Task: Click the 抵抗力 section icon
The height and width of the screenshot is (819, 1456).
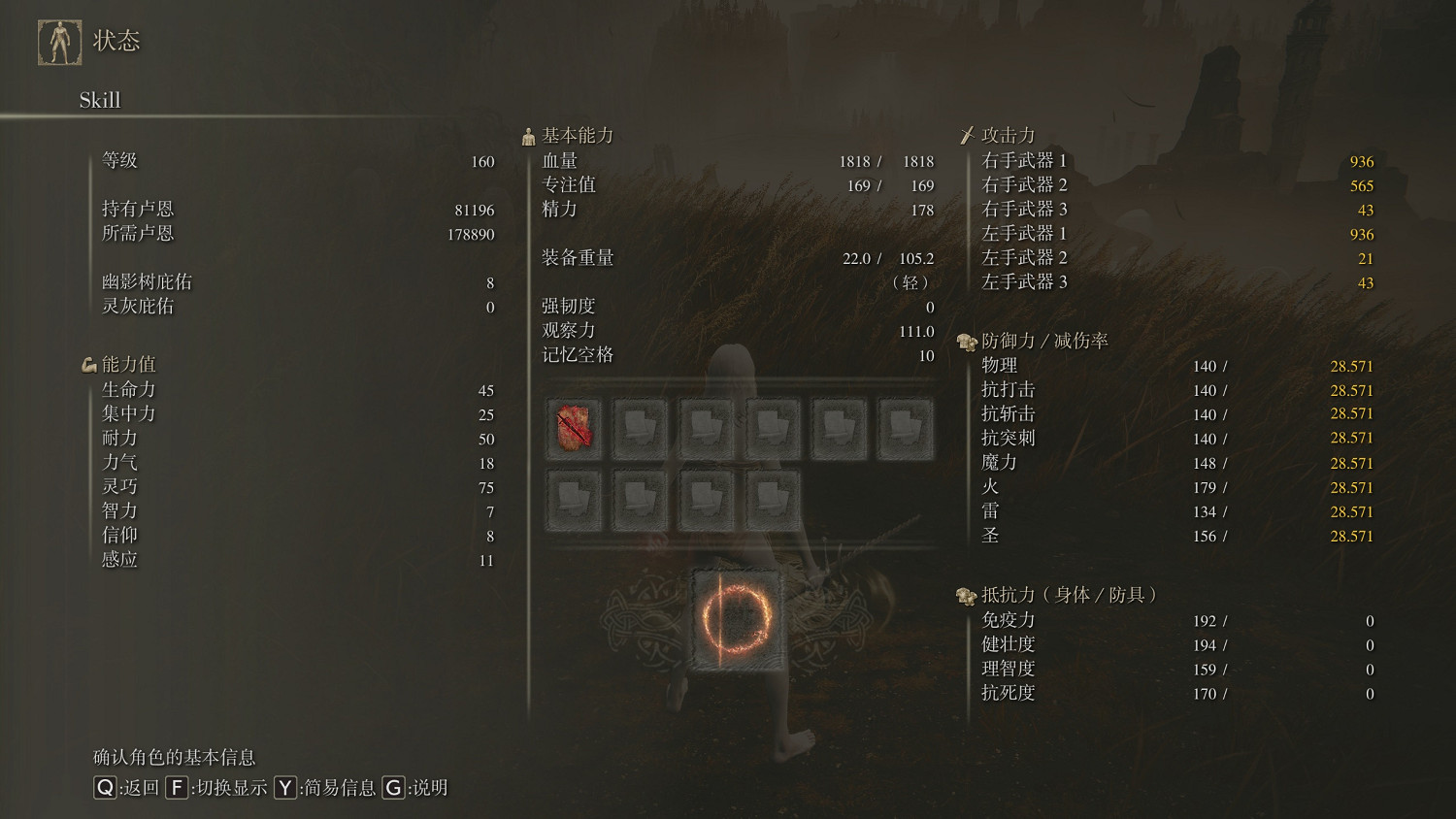Action: click(967, 596)
